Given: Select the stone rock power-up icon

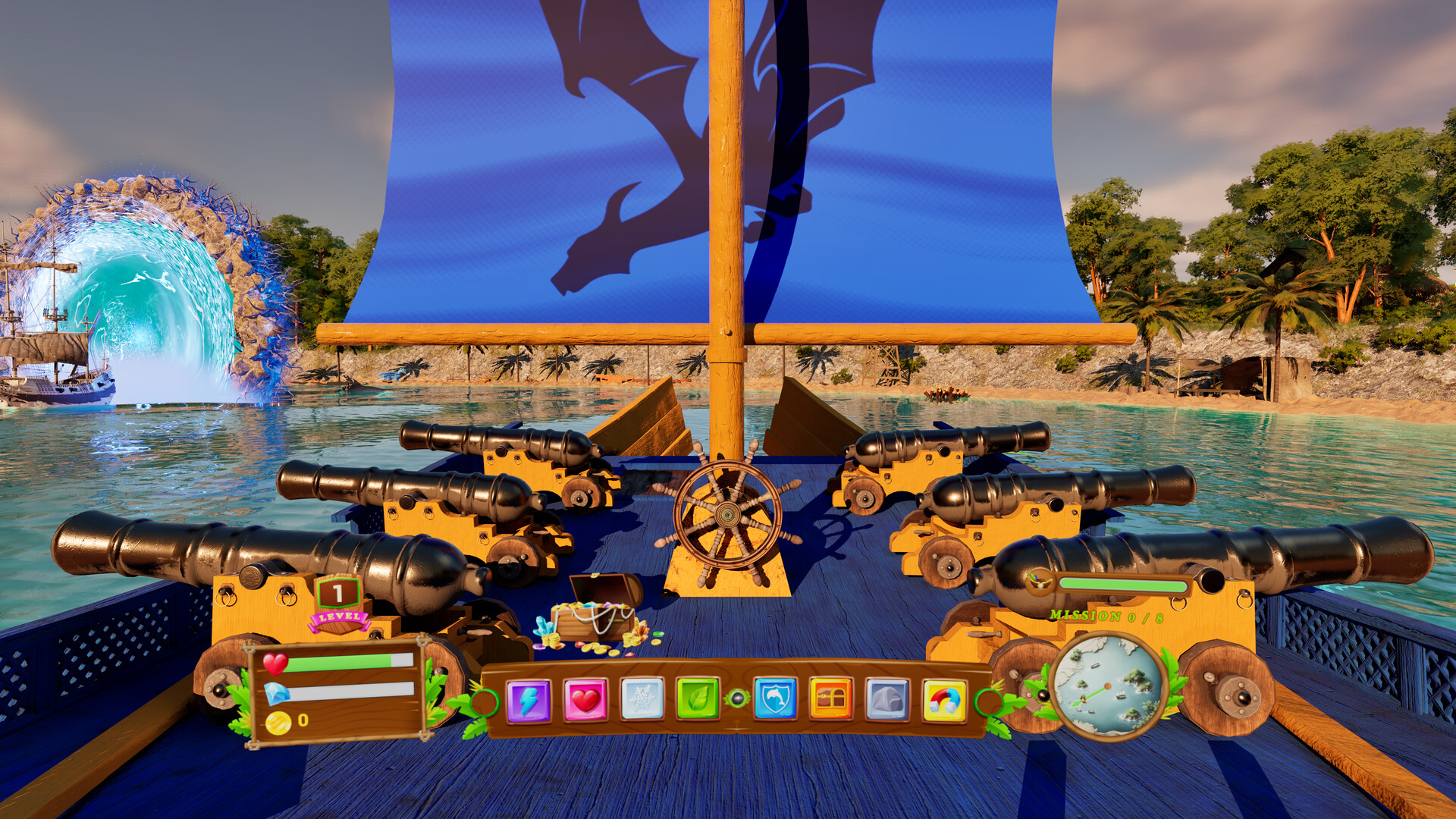Looking at the screenshot, I should point(887,699).
